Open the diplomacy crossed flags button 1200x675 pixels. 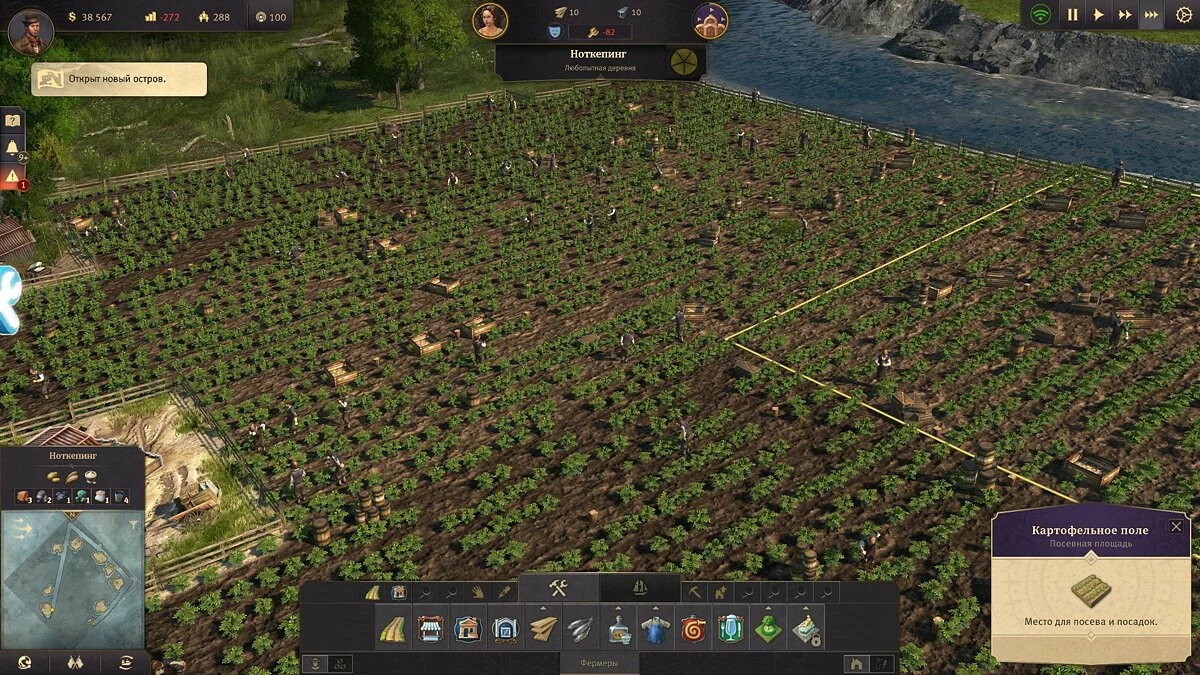(74, 662)
